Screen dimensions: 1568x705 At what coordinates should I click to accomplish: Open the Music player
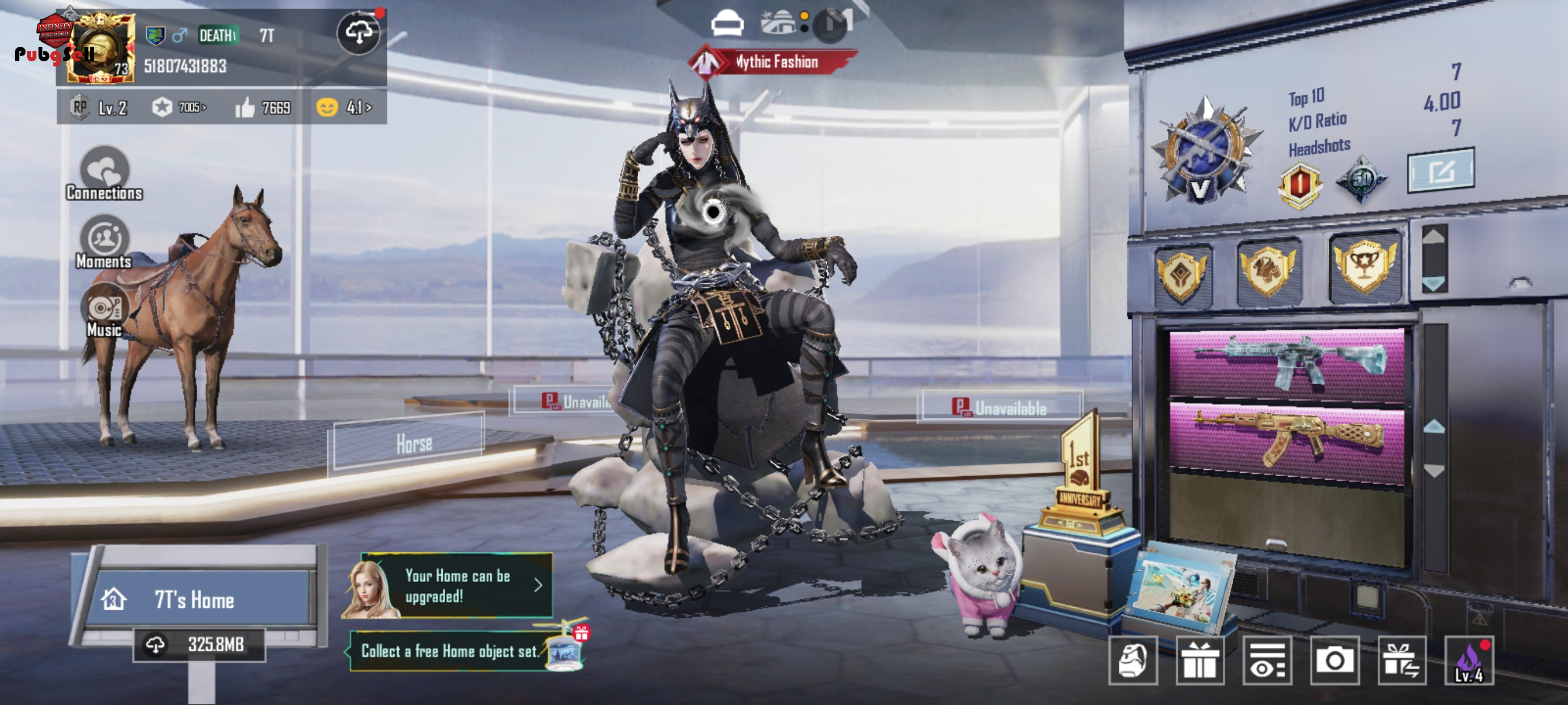[104, 311]
